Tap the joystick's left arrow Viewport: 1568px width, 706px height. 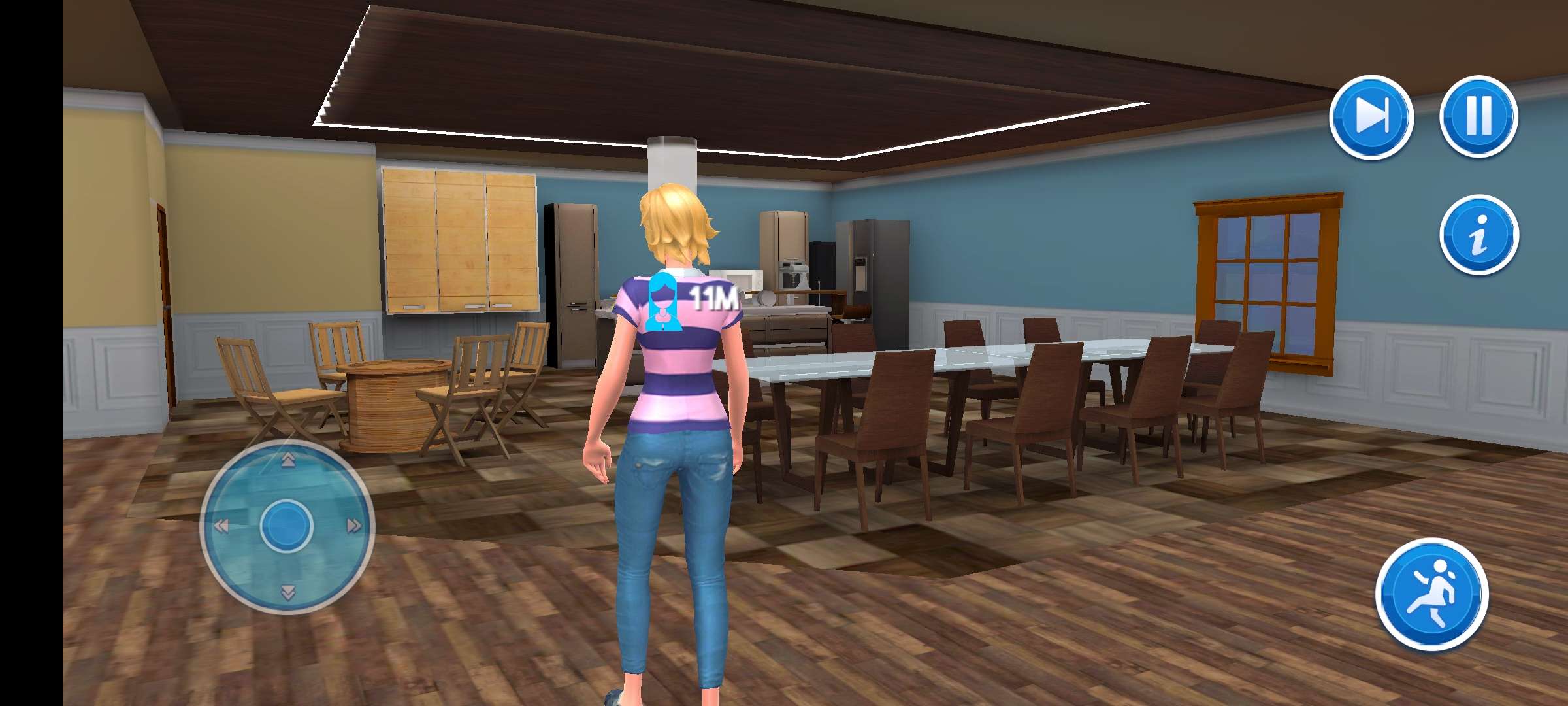[x=221, y=526]
